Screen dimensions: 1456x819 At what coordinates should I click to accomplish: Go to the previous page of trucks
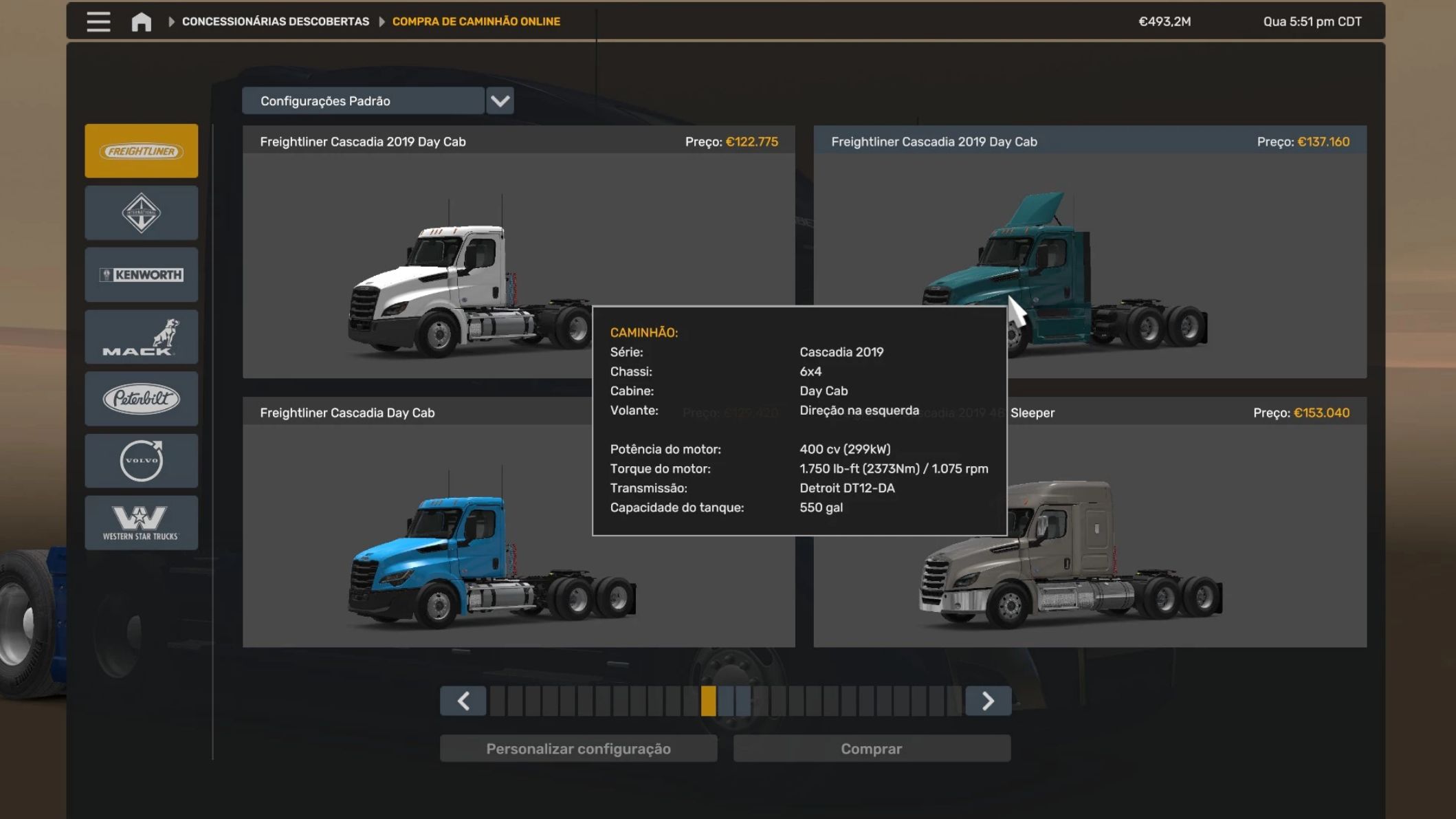click(x=463, y=701)
